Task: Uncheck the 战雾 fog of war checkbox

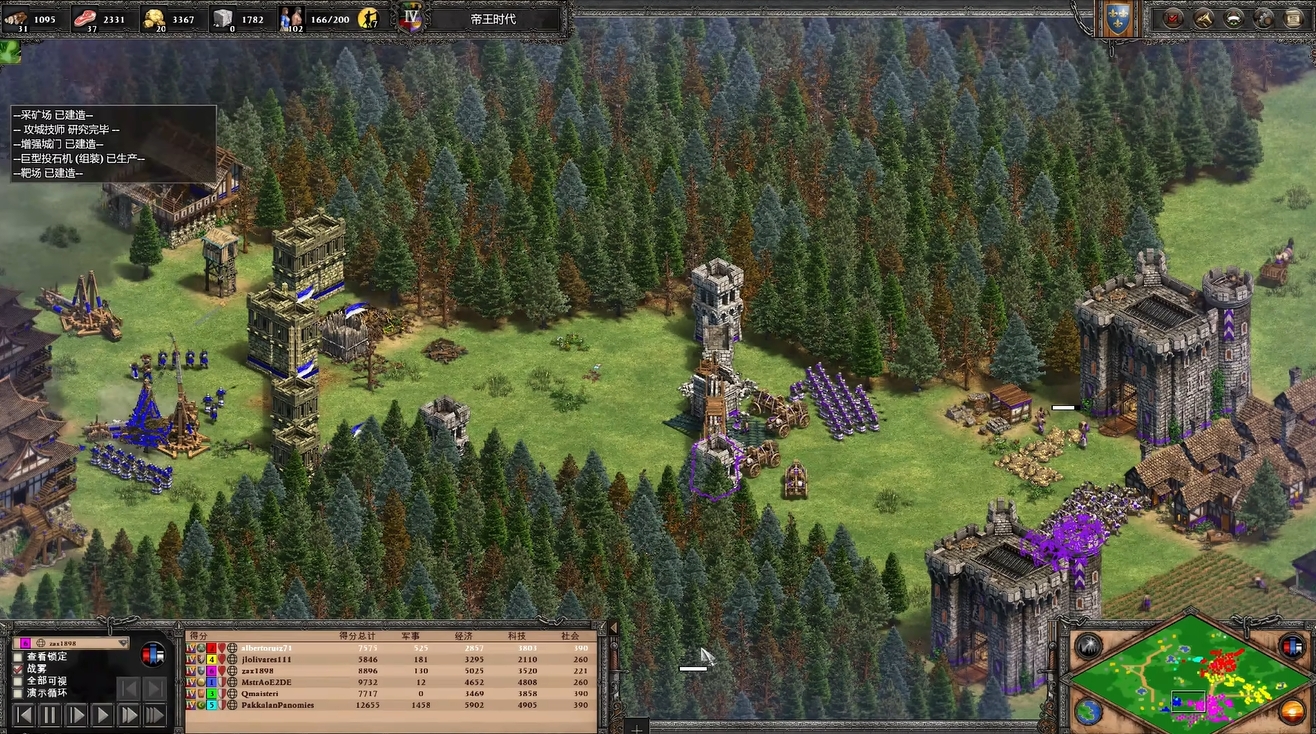Action: pos(18,668)
